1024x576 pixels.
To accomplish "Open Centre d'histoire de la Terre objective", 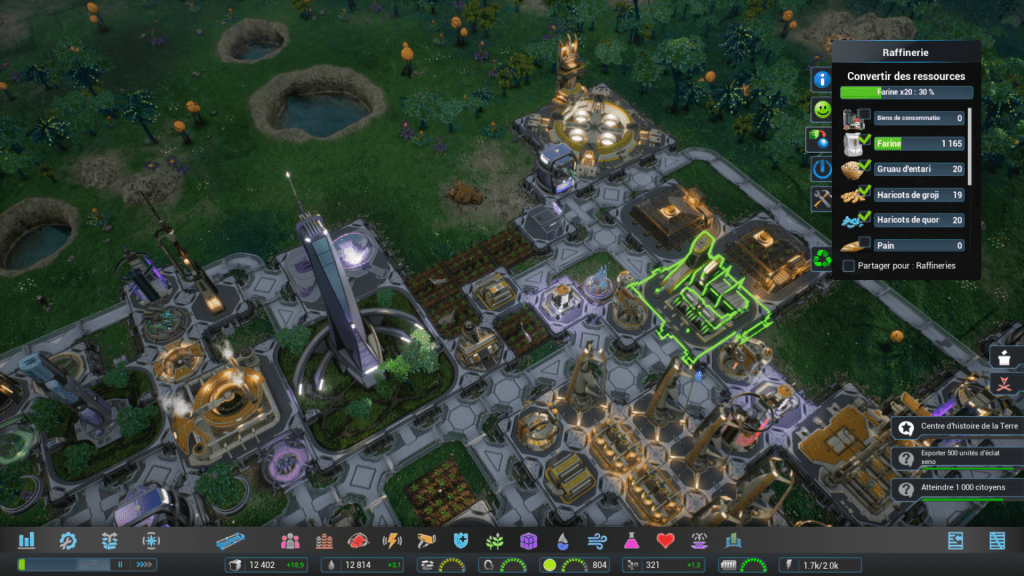I will [x=956, y=427].
